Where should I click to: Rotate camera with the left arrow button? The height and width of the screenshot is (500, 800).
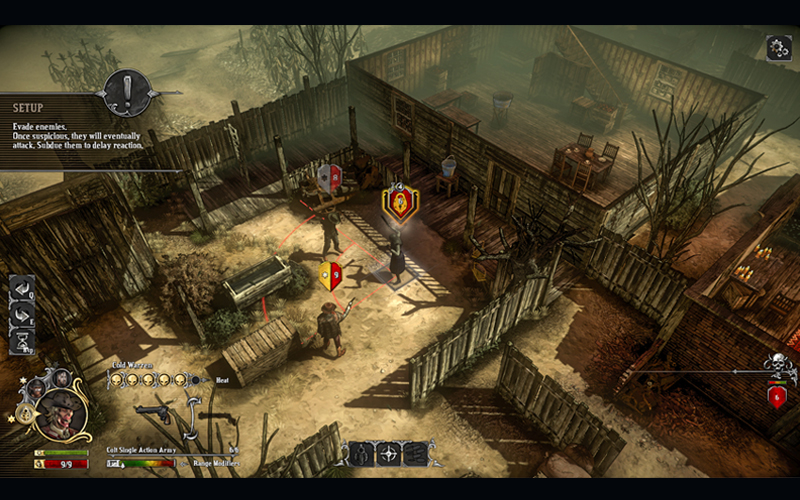22,288
